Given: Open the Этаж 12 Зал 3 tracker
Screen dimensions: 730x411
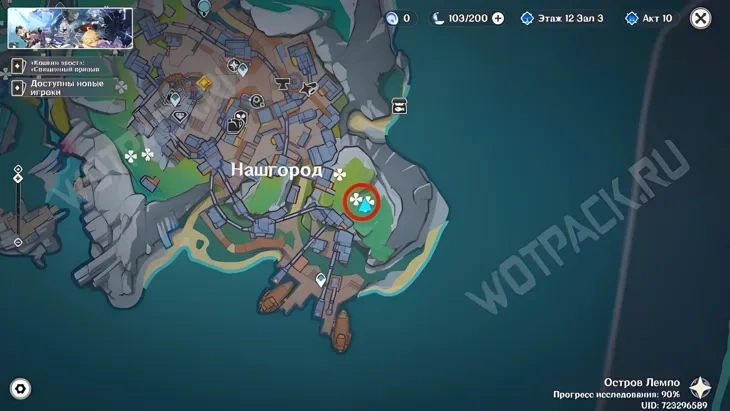Looking at the screenshot, I should coord(561,18).
